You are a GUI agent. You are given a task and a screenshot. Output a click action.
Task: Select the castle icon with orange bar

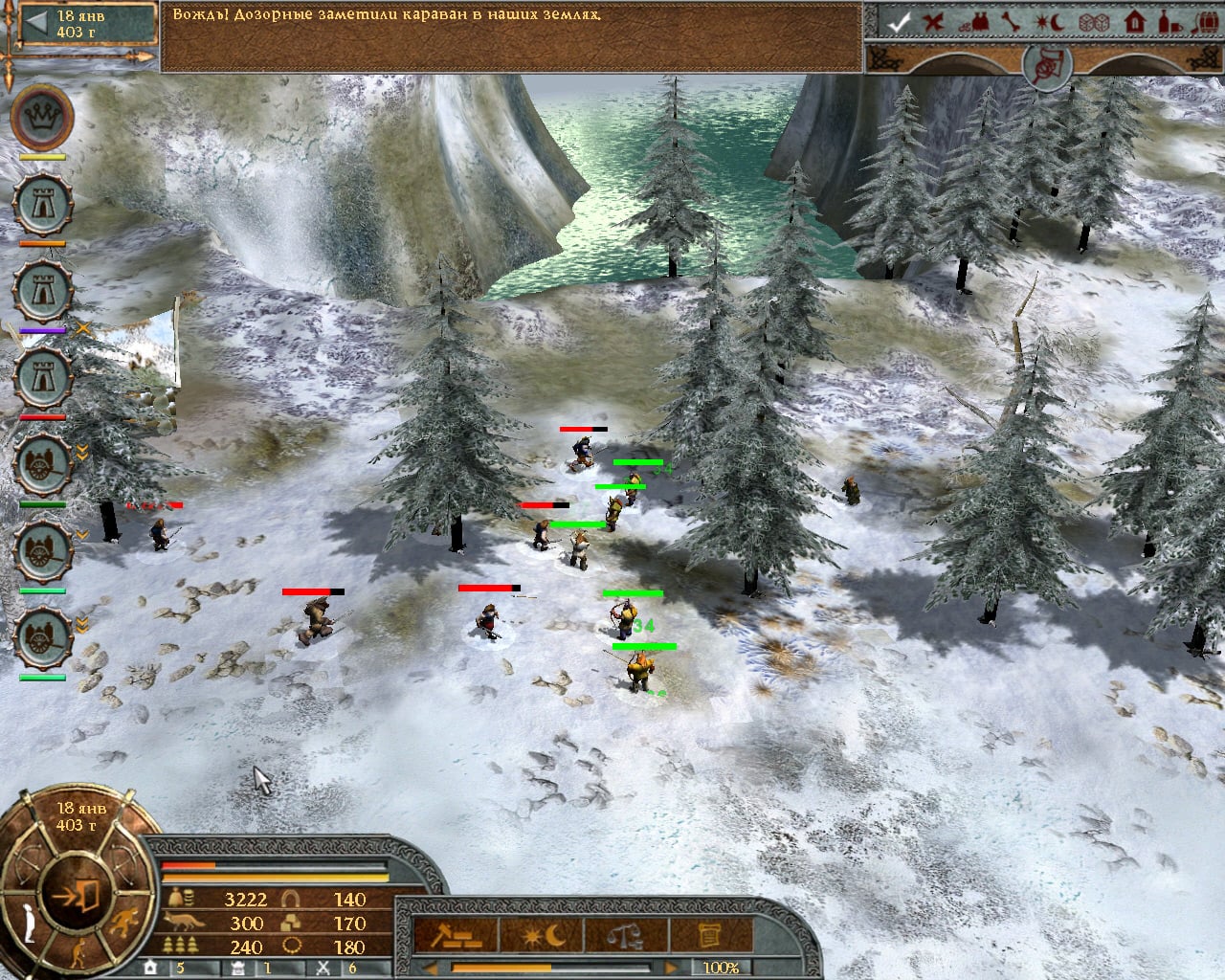pos(42,205)
